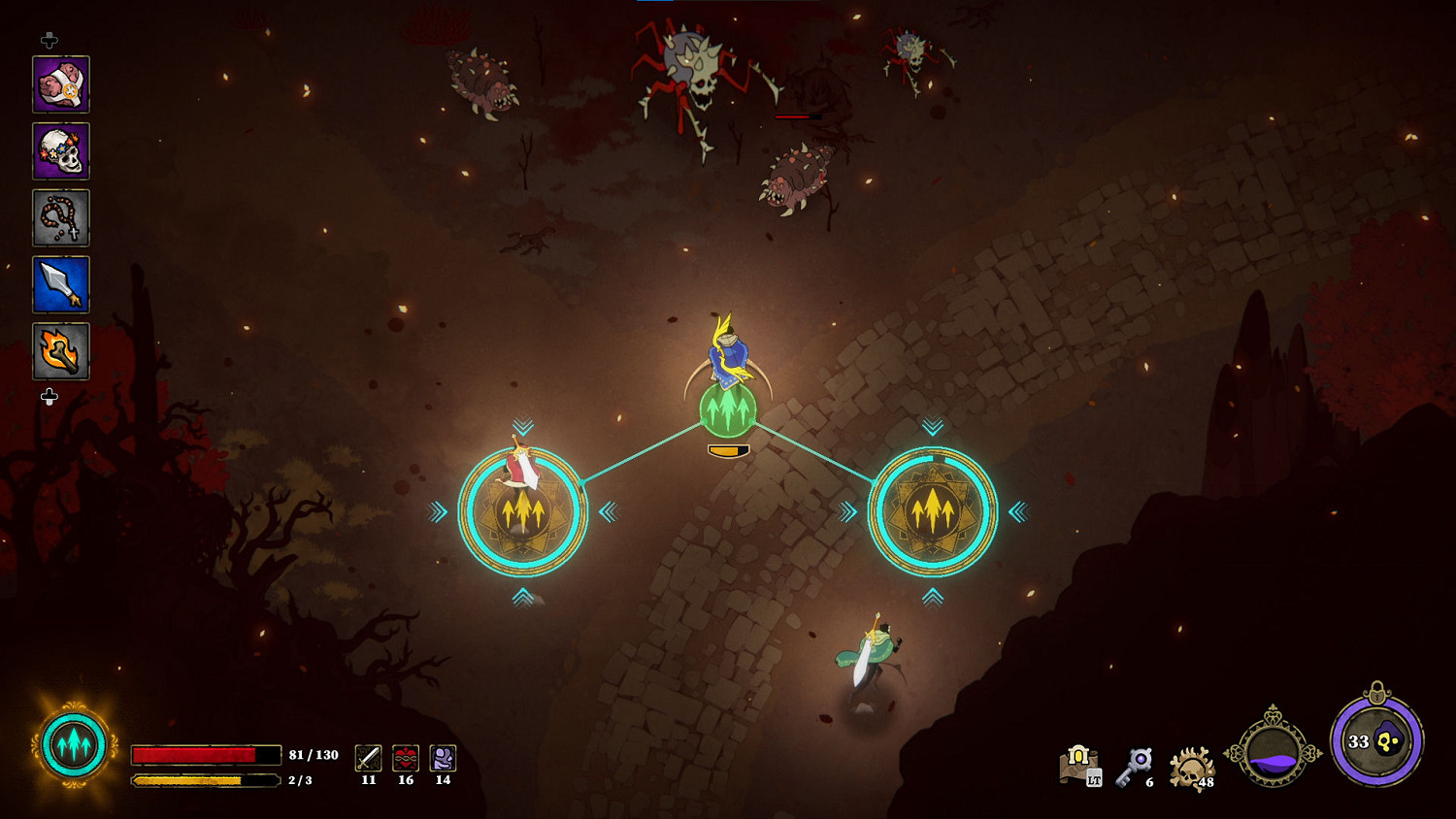Click the purple potion flask amulet
This screenshot has width=1456, height=819.
[1272, 750]
